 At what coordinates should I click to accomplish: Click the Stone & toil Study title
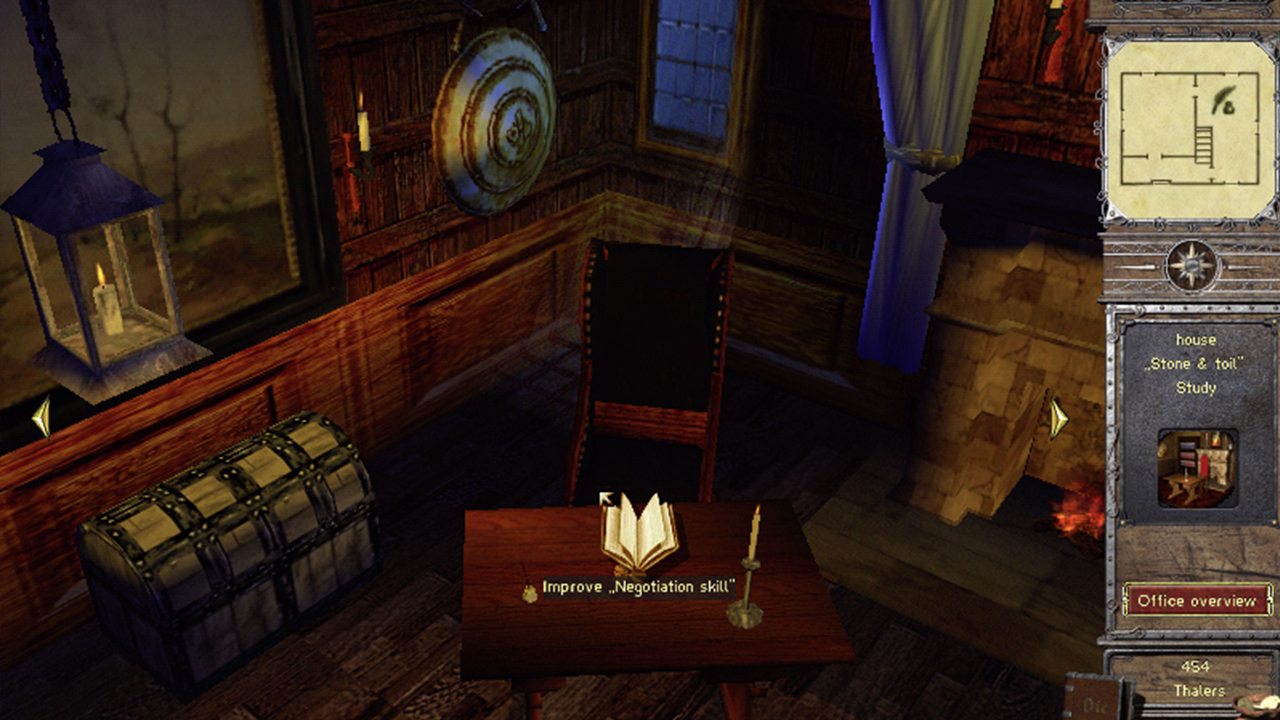1196,365
